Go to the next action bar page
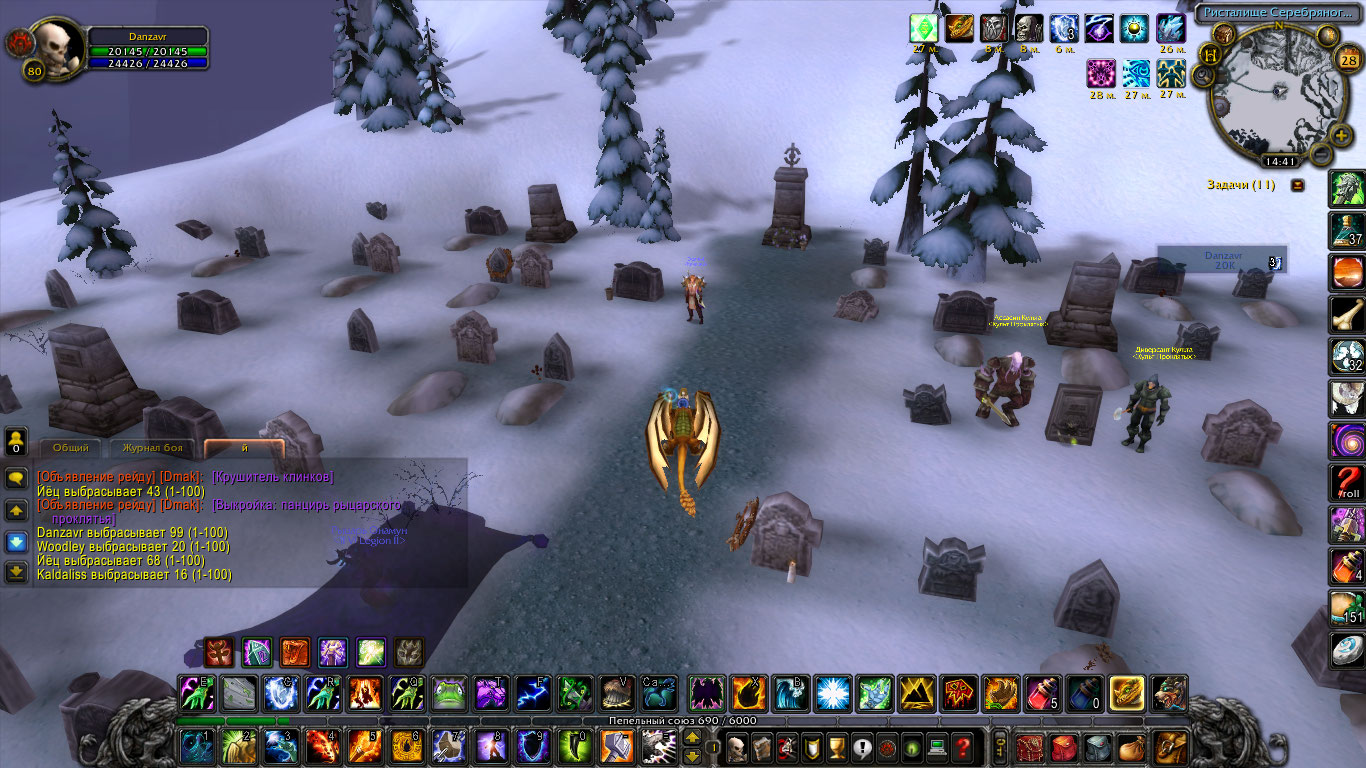 691,739
